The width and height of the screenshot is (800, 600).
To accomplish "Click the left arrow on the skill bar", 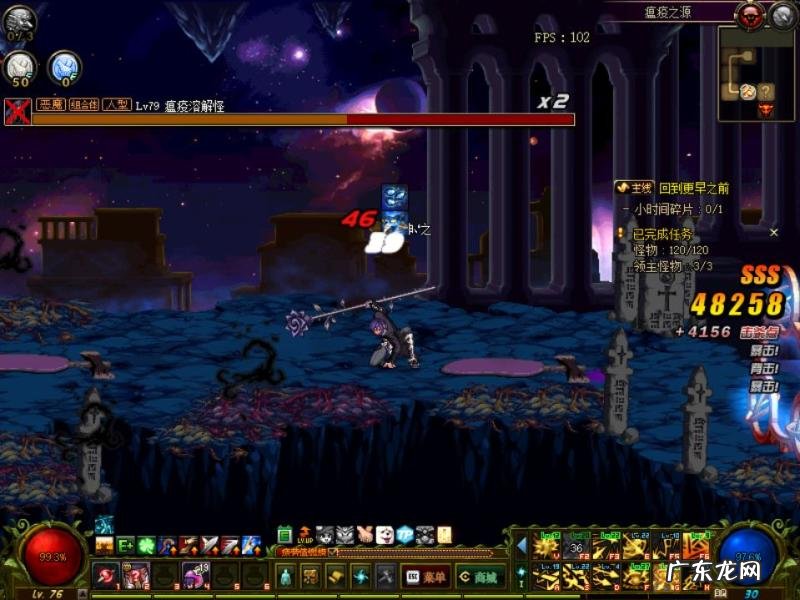I will [521, 545].
